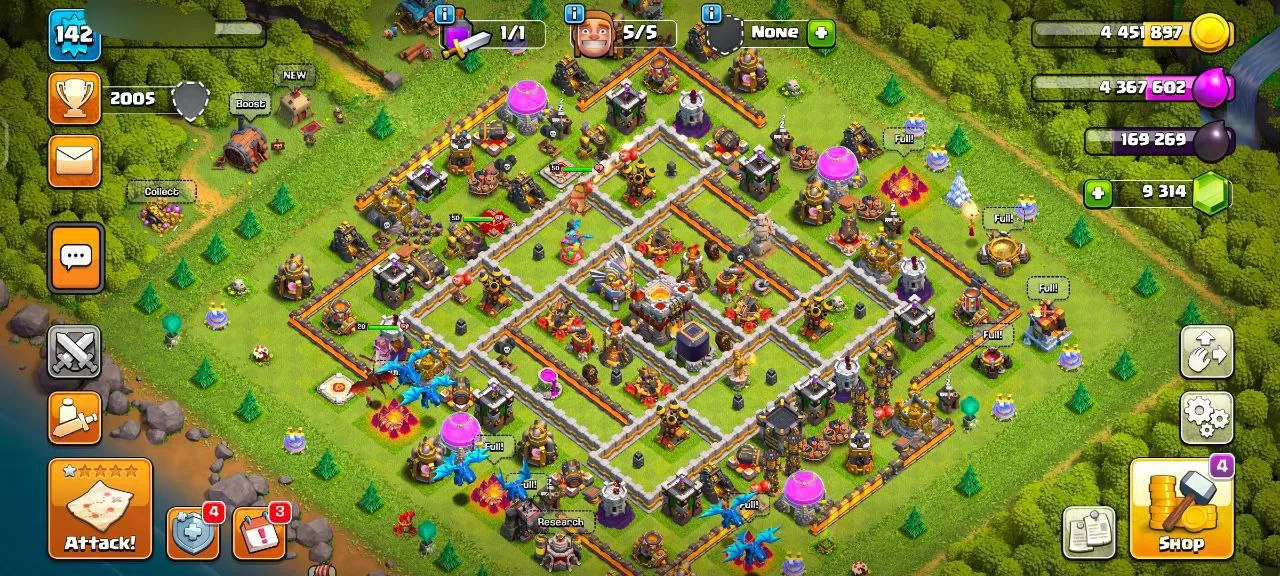Open the clipboard notes button beside Shop
1280x576 pixels.
click(1089, 532)
